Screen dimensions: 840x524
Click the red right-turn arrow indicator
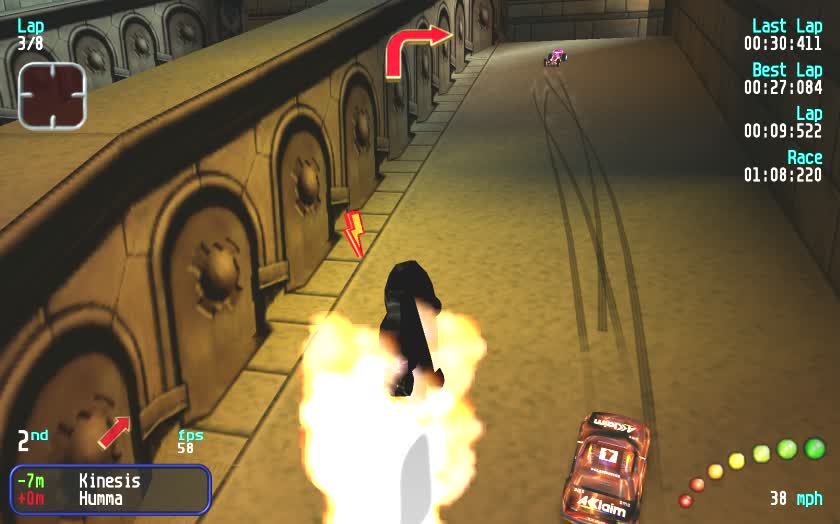coord(417,50)
